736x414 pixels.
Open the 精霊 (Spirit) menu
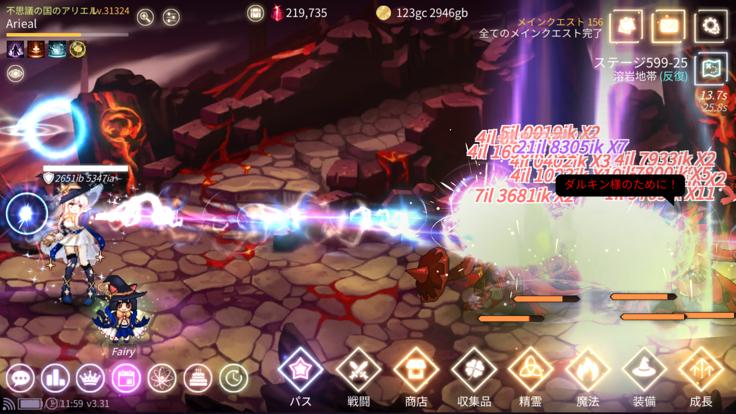point(530,371)
